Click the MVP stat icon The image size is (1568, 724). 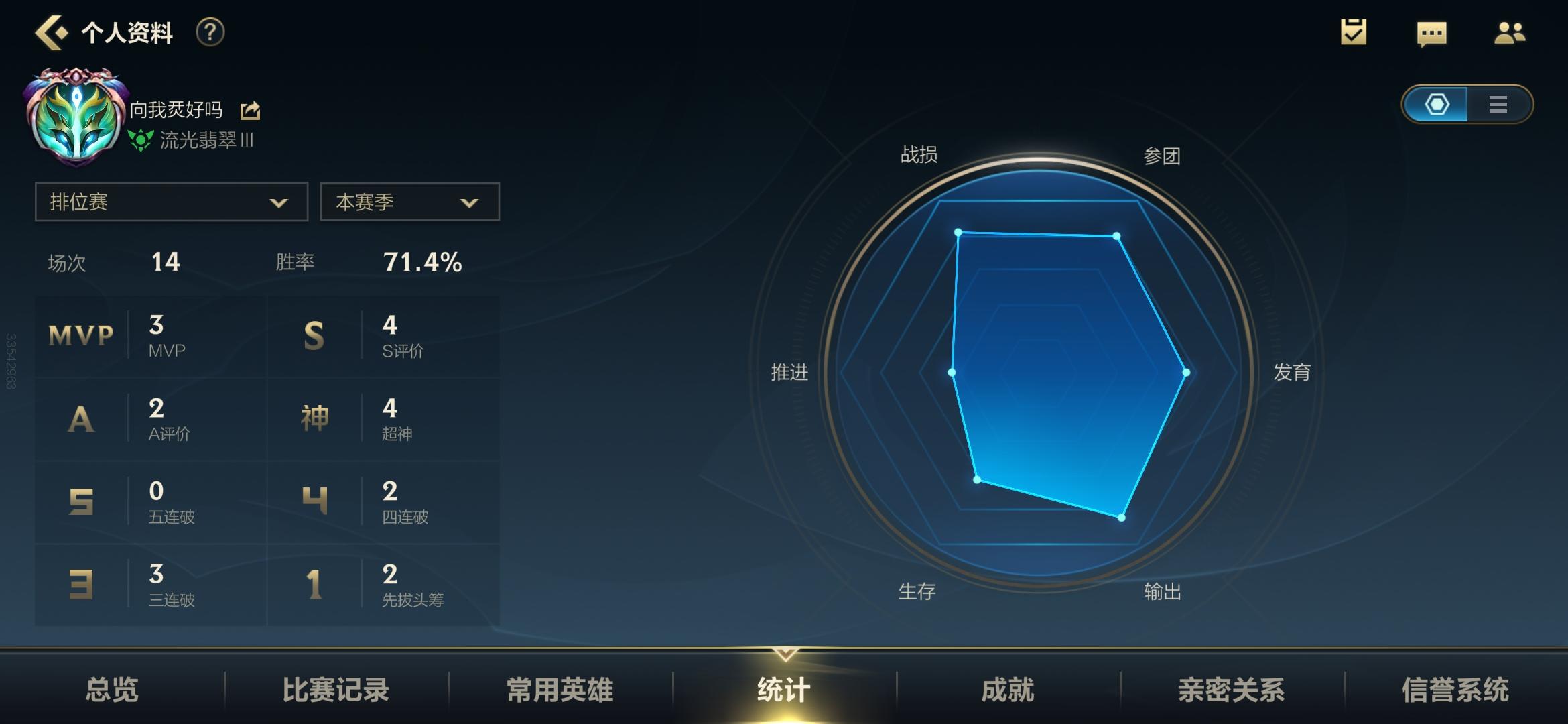click(80, 333)
